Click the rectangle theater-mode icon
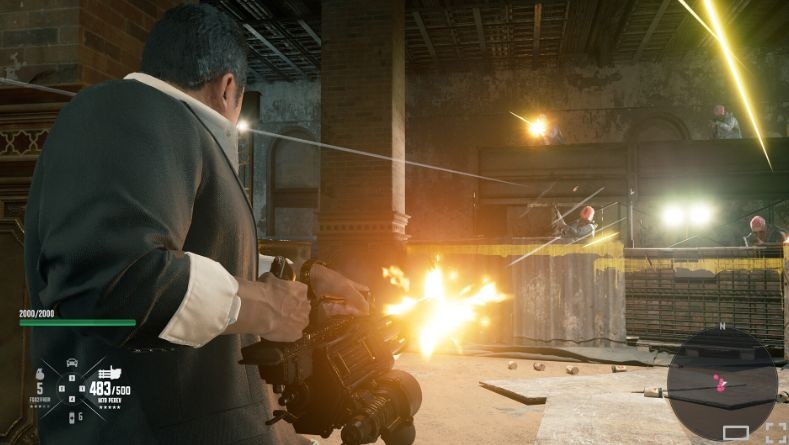 [x=735, y=432]
